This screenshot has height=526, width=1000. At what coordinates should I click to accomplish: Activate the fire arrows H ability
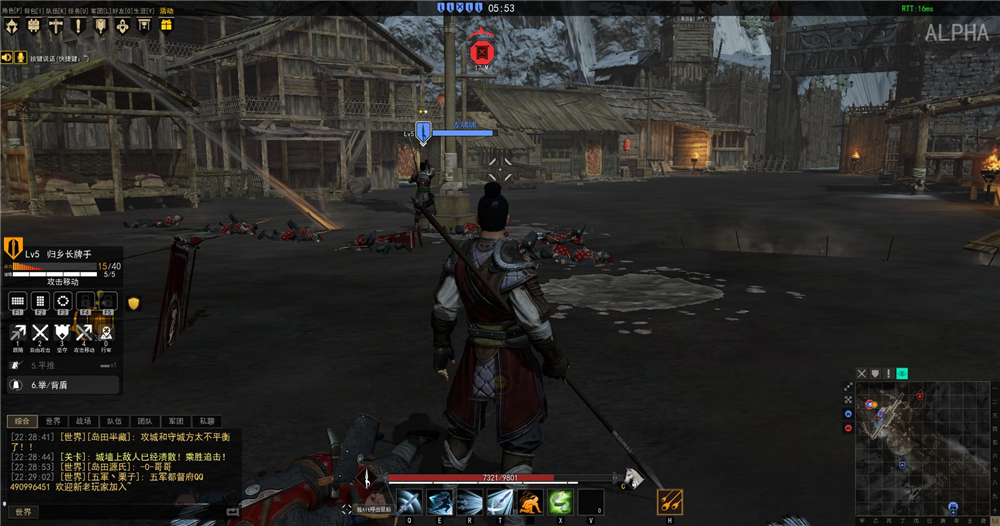point(670,501)
